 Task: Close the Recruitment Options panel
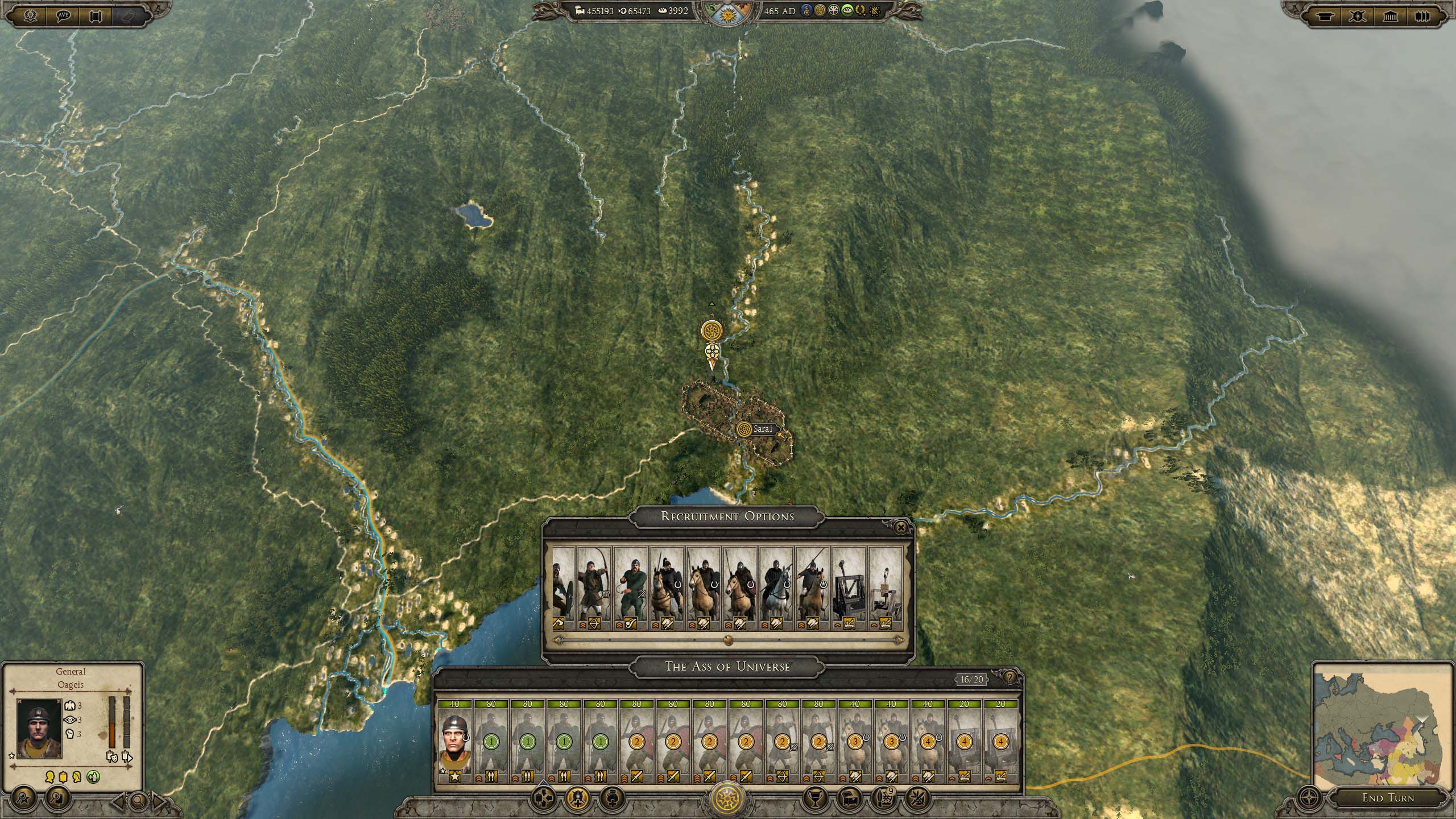click(900, 528)
